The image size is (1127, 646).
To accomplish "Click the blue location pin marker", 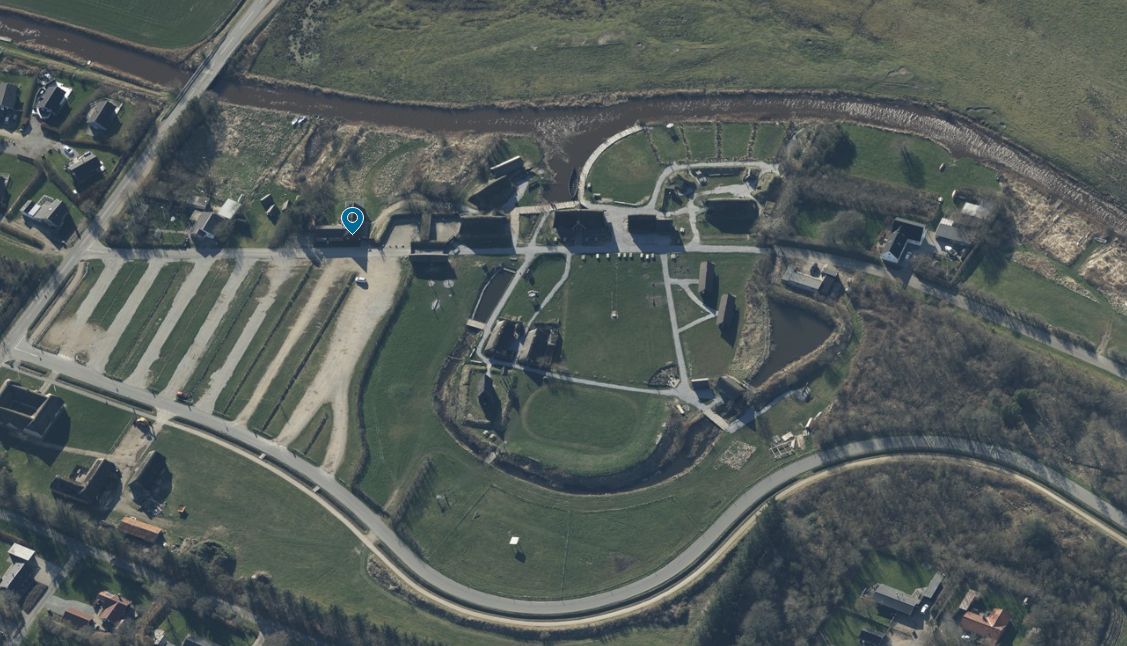I will [x=352, y=219].
